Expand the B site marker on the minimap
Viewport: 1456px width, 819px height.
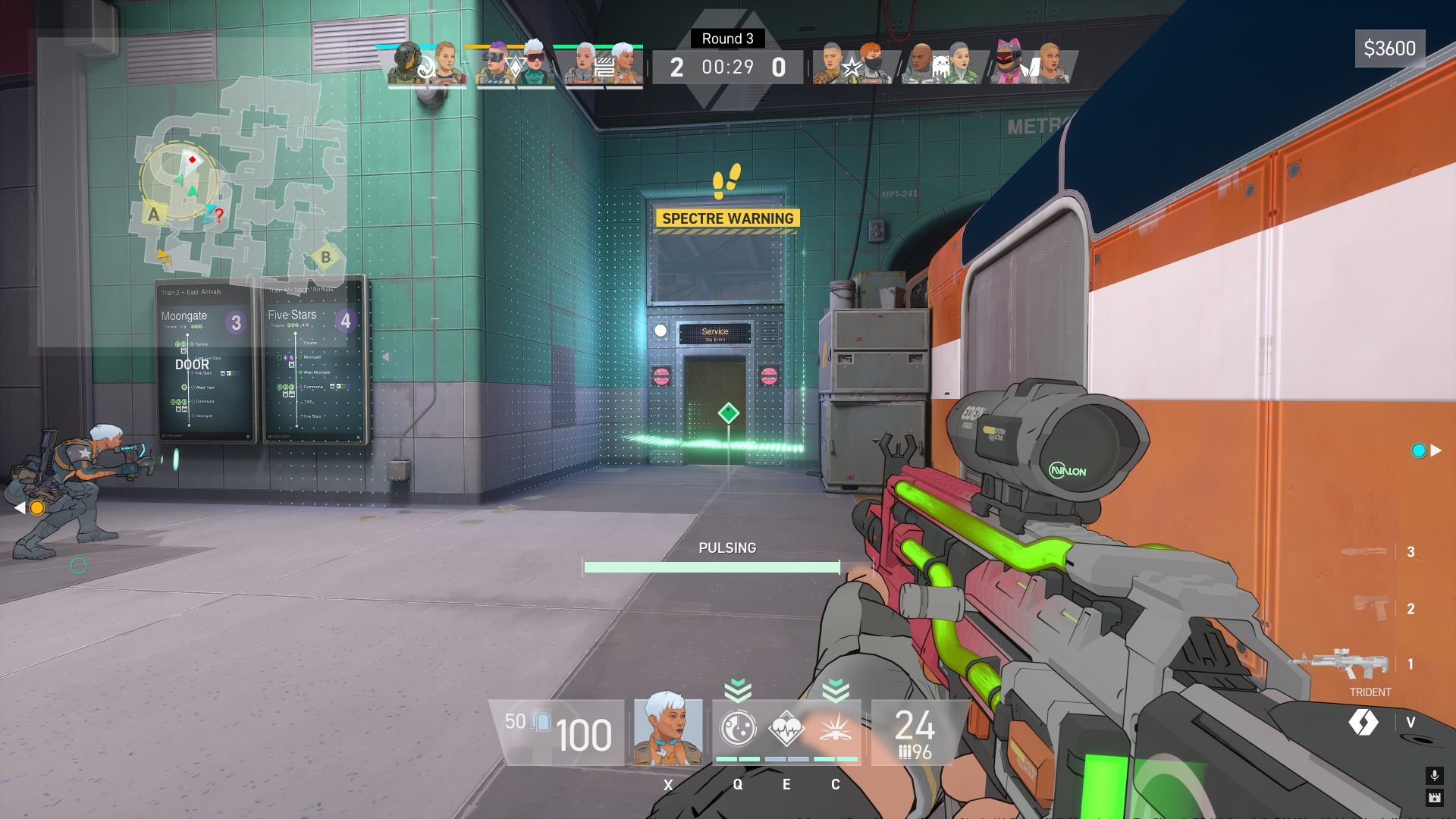326,256
